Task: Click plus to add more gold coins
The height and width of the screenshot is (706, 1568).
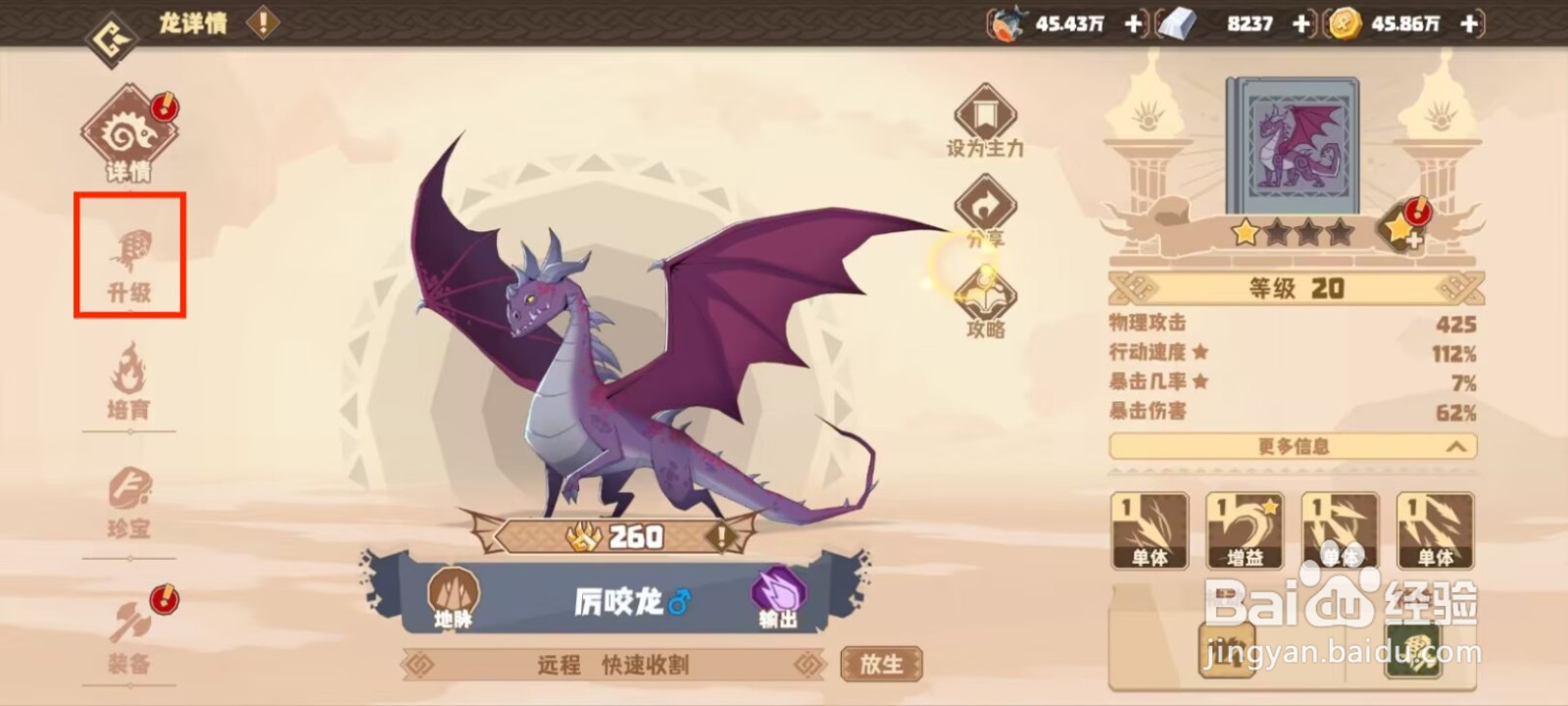Action: pyautogui.click(x=1467, y=22)
